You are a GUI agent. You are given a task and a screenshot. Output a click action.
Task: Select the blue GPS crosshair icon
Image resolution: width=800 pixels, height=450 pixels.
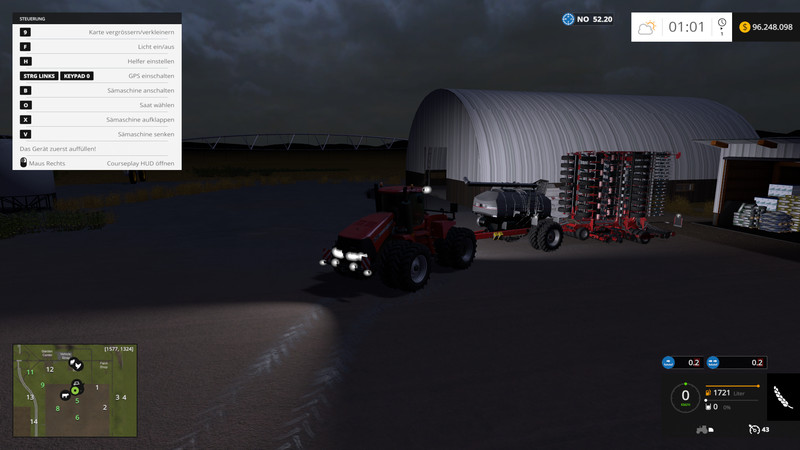pyautogui.click(x=569, y=19)
